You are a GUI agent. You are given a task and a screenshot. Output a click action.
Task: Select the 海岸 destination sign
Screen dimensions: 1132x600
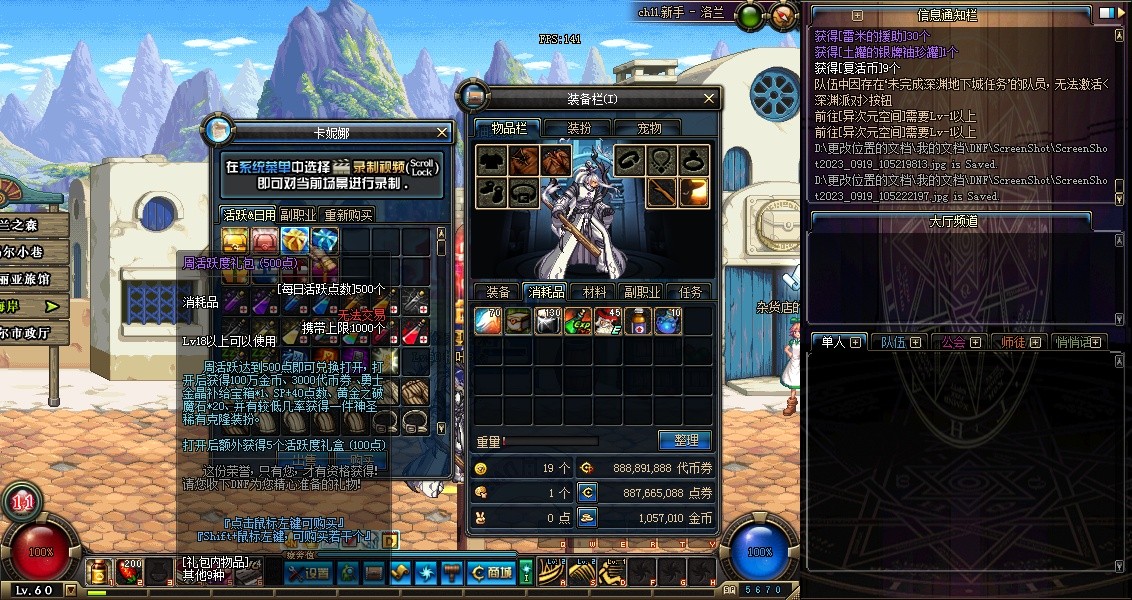(35, 305)
